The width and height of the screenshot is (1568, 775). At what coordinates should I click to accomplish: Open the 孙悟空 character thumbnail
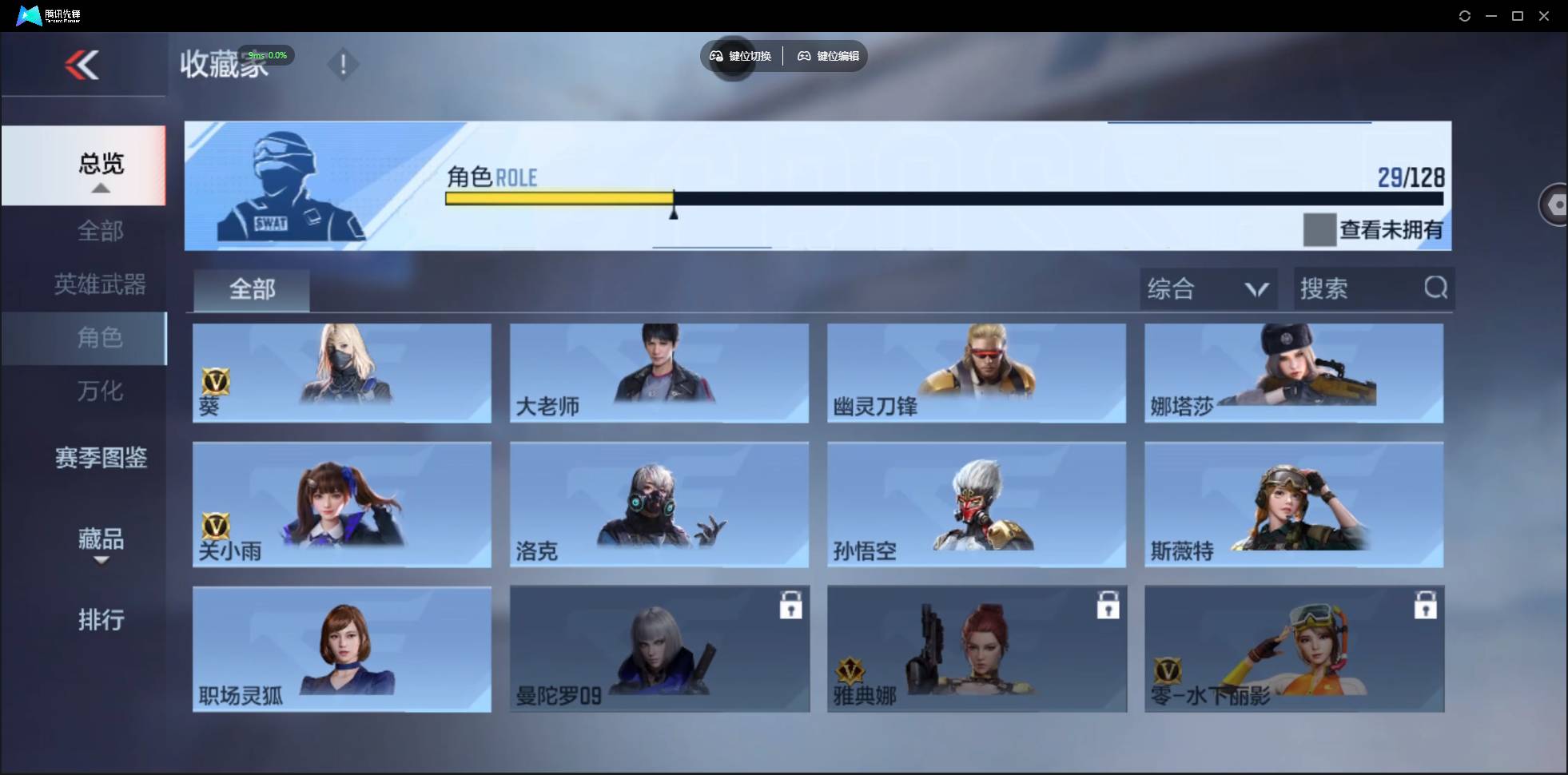[x=976, y=504]
